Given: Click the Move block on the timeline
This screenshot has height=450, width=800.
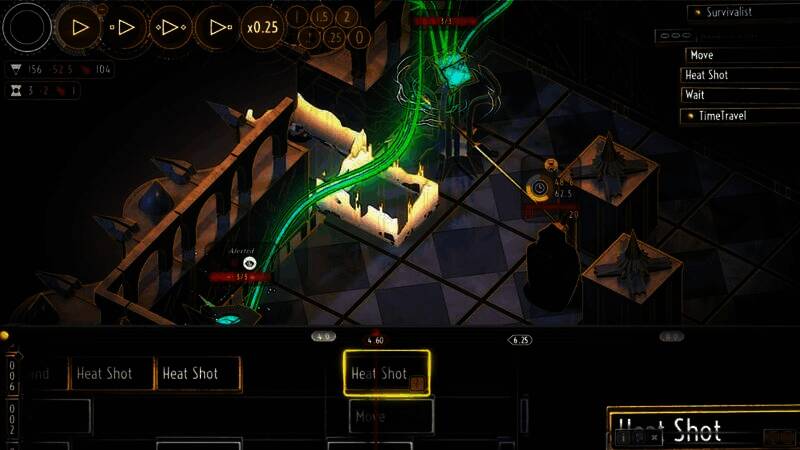Looking at the screenshot, I should coord(391,416).
